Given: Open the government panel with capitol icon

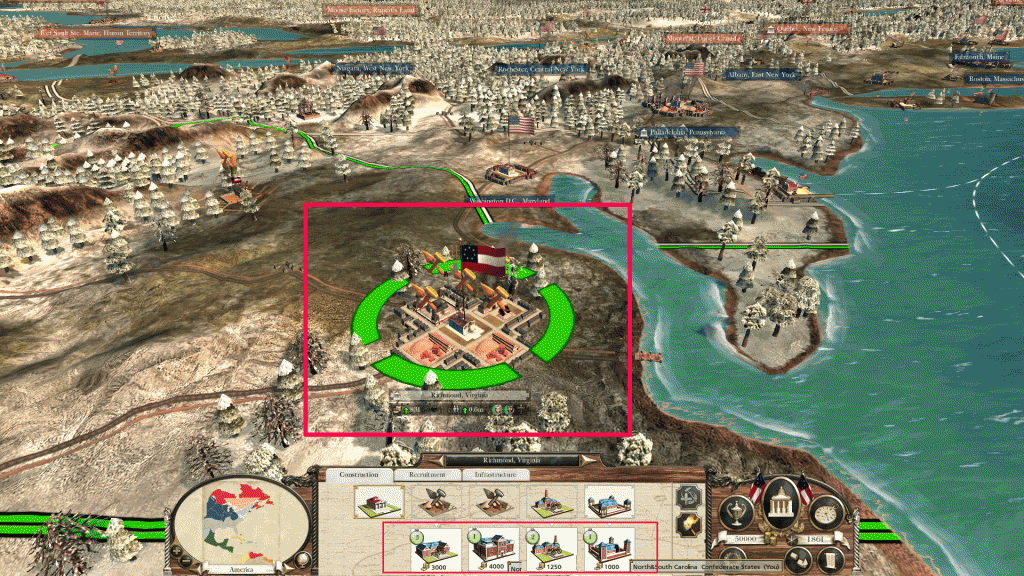Looking at the screenshot, I should [780, 513].
